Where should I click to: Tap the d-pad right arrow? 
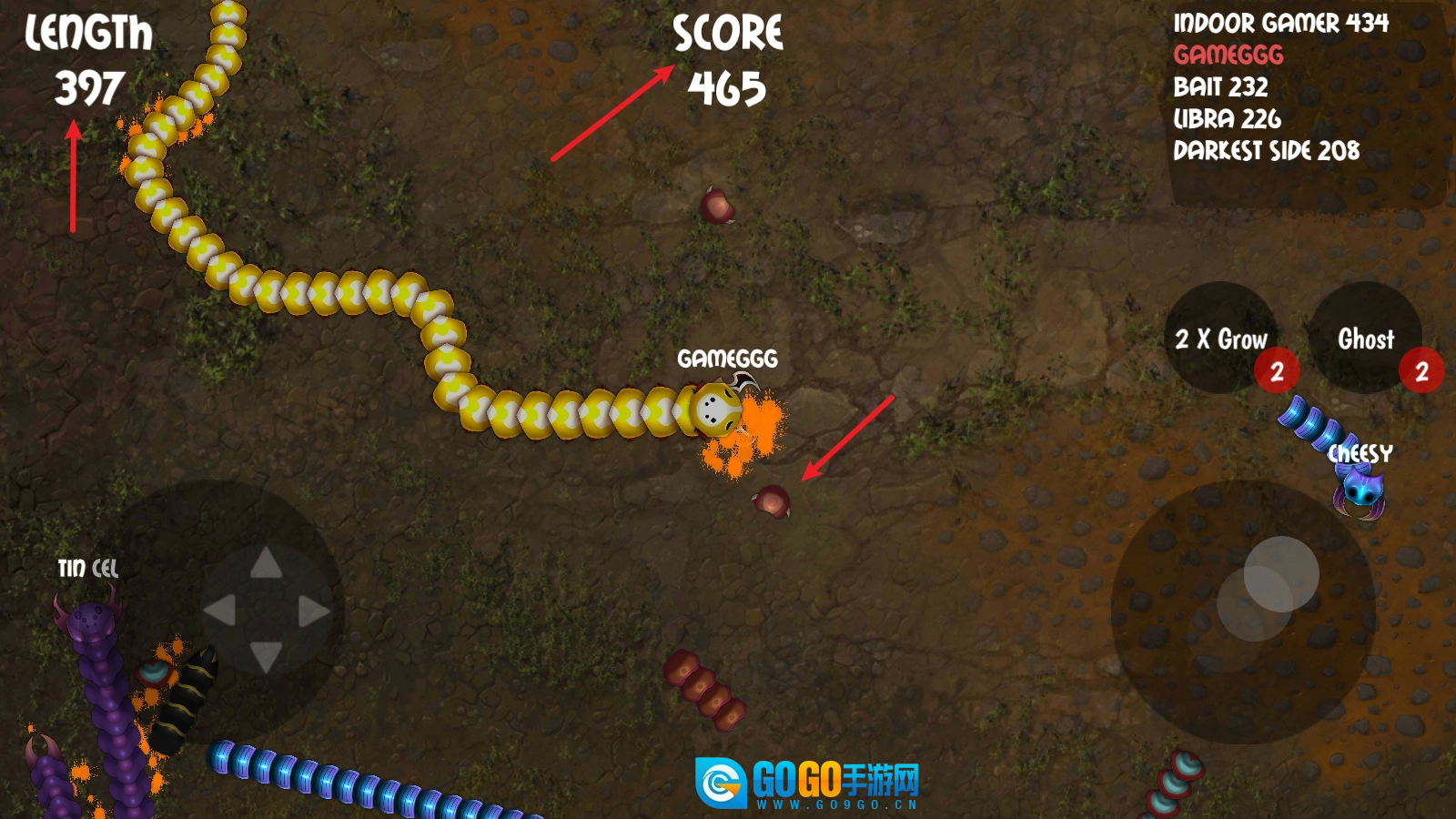[313, 611]
